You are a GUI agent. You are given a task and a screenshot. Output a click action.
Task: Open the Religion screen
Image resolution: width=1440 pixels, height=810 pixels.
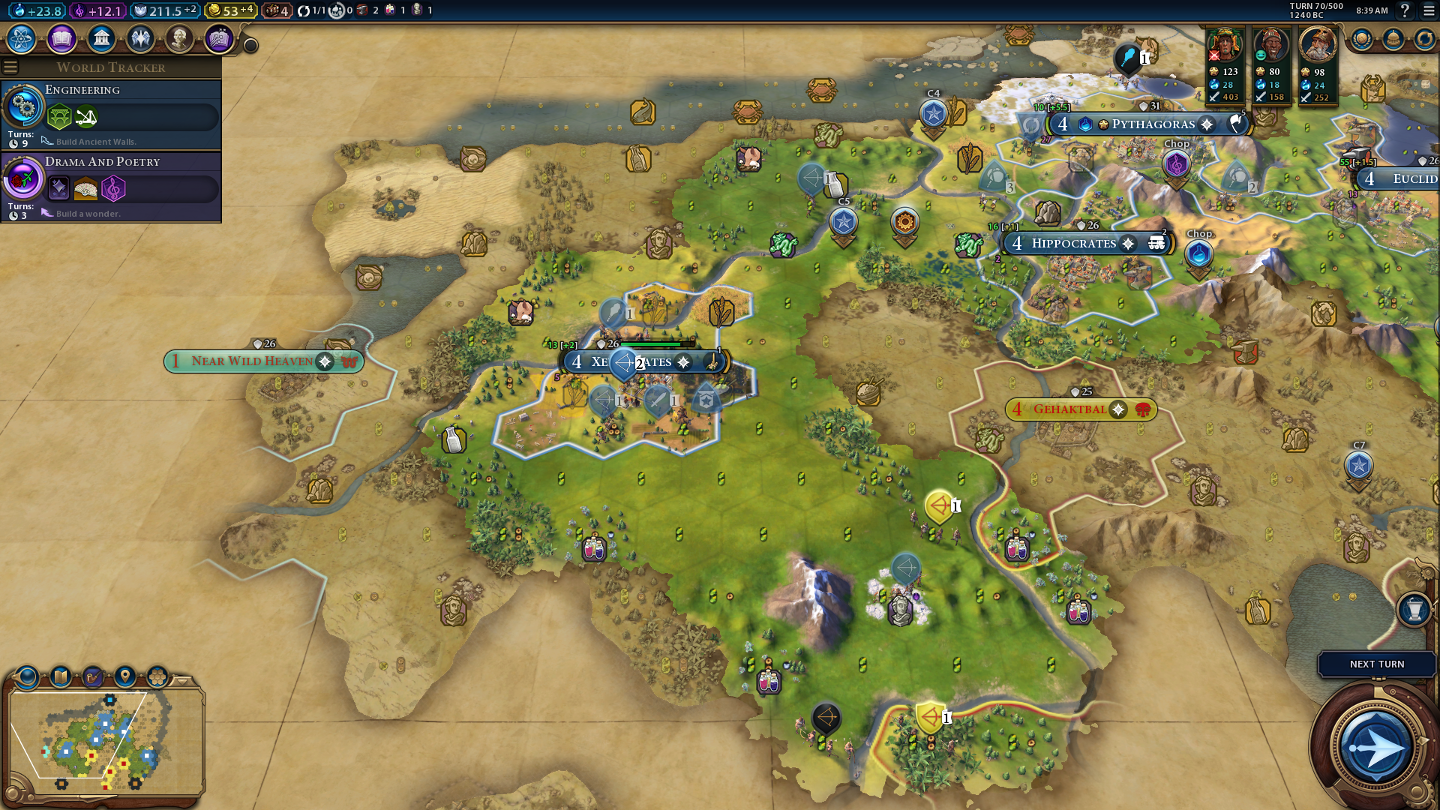pyautogui.click(x=140, y=39)
